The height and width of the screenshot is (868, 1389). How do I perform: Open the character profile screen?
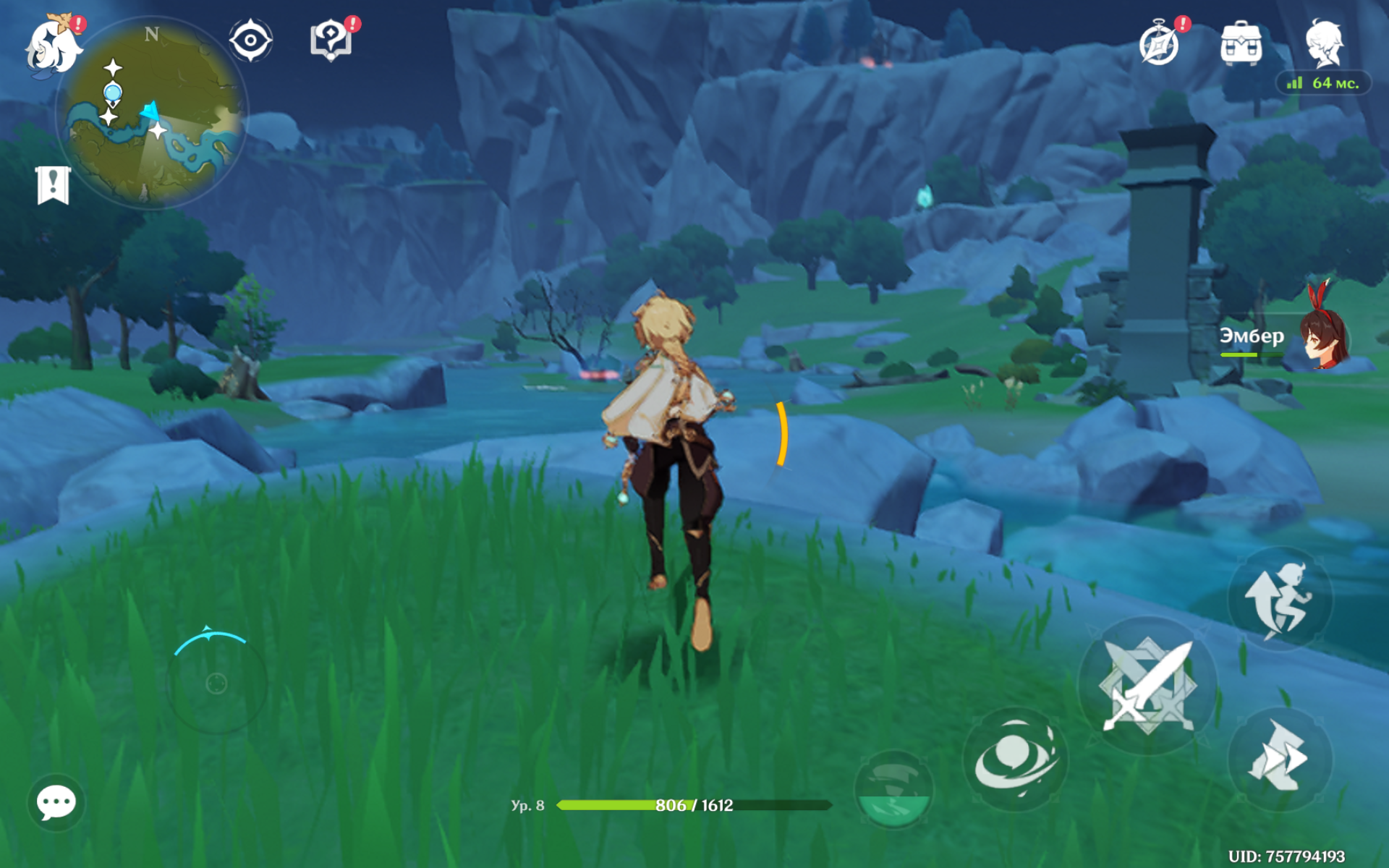(1324, 43)
